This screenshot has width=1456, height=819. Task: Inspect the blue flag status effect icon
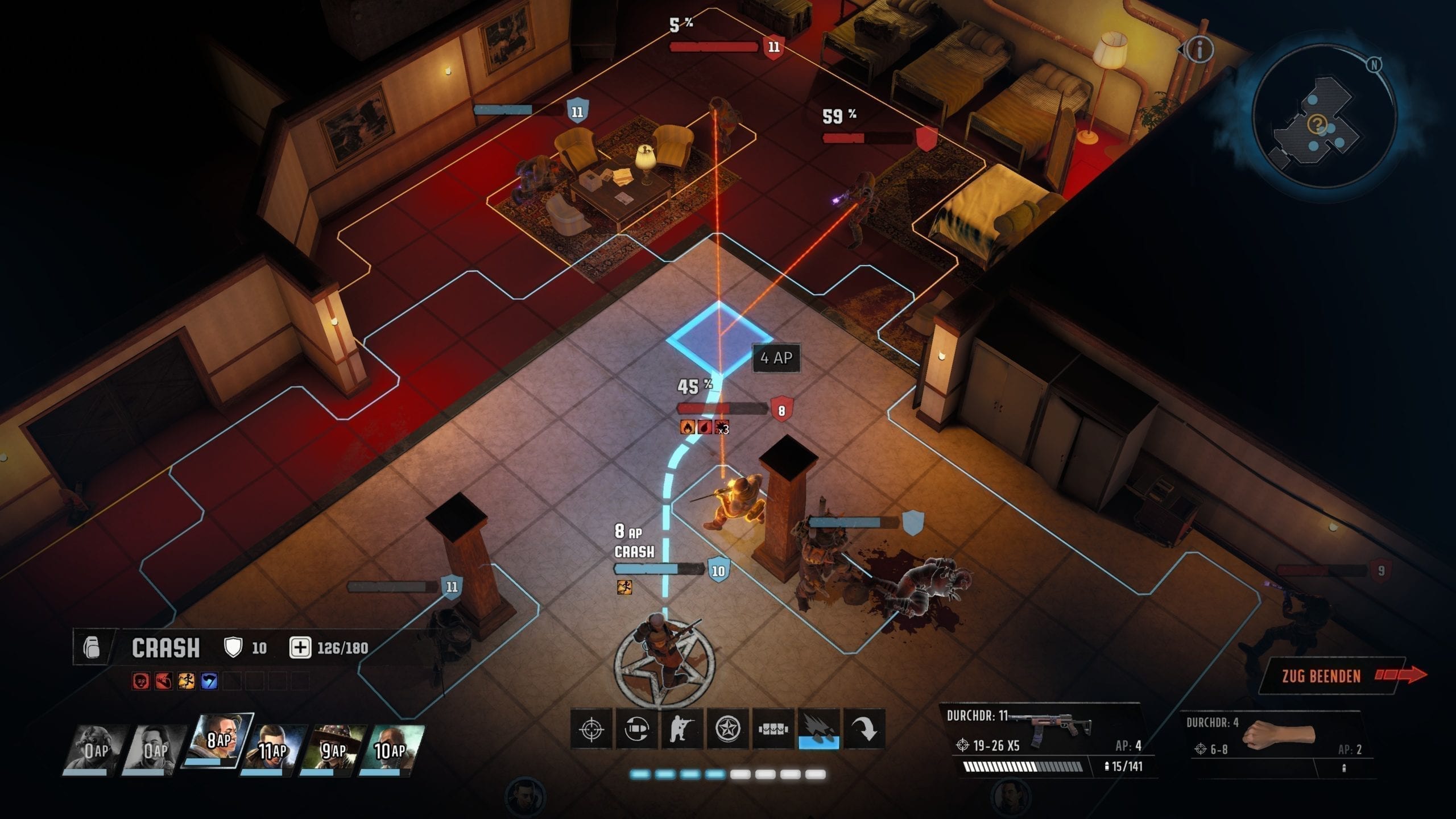209,681
